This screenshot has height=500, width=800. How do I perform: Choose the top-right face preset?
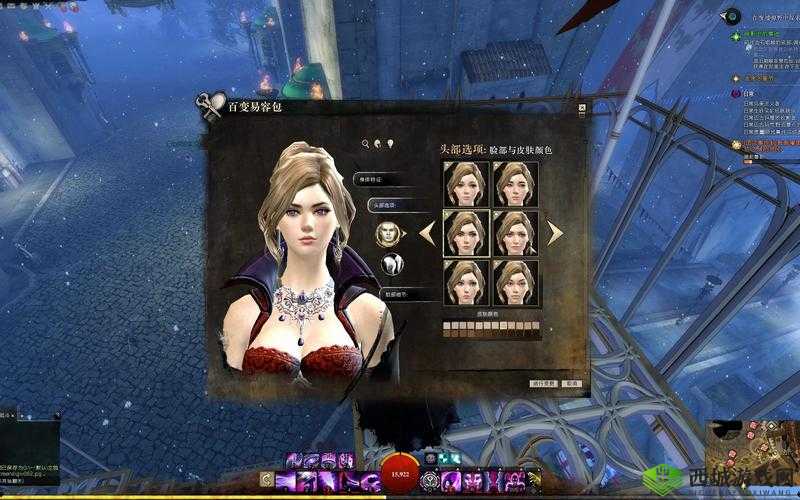[x=515, y=184]
